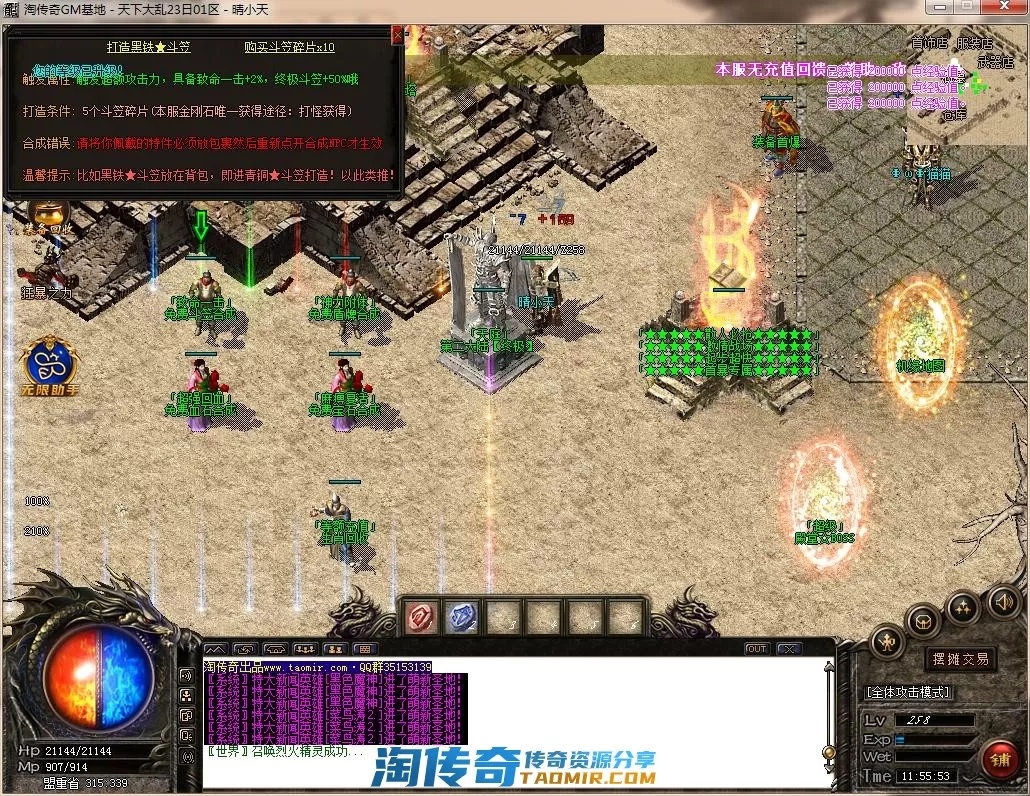Use the red gem hotbar slot

(x=423, y=618)
